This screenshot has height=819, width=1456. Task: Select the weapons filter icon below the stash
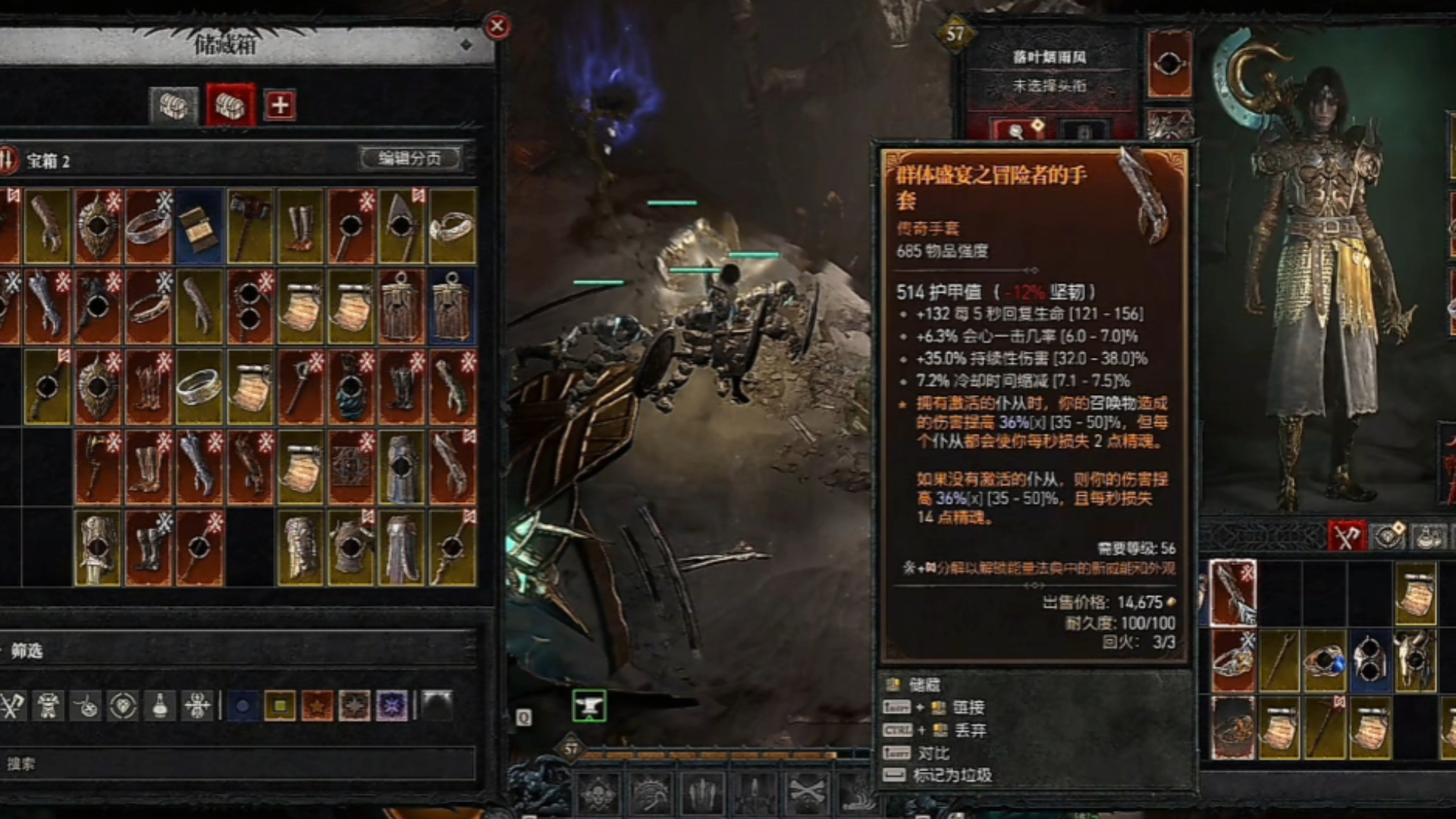(x=11, y=705)
